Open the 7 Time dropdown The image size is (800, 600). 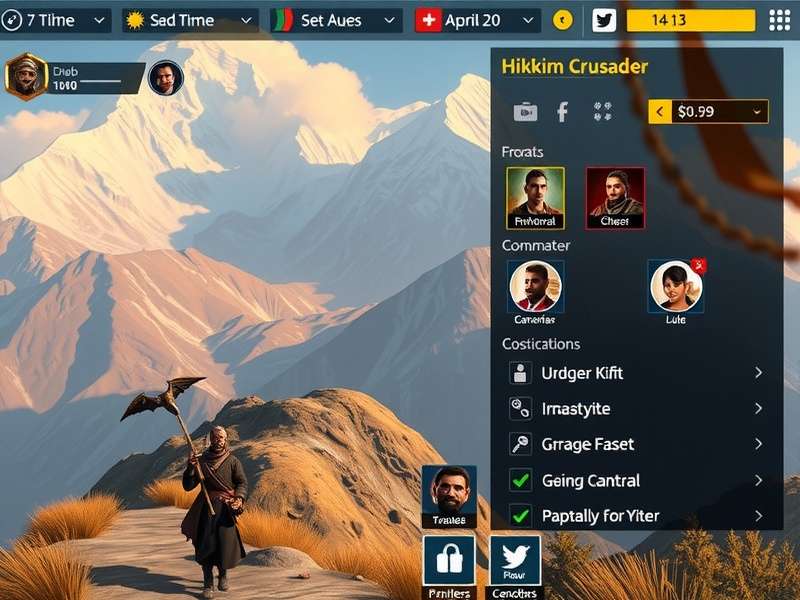pos(55,20)
